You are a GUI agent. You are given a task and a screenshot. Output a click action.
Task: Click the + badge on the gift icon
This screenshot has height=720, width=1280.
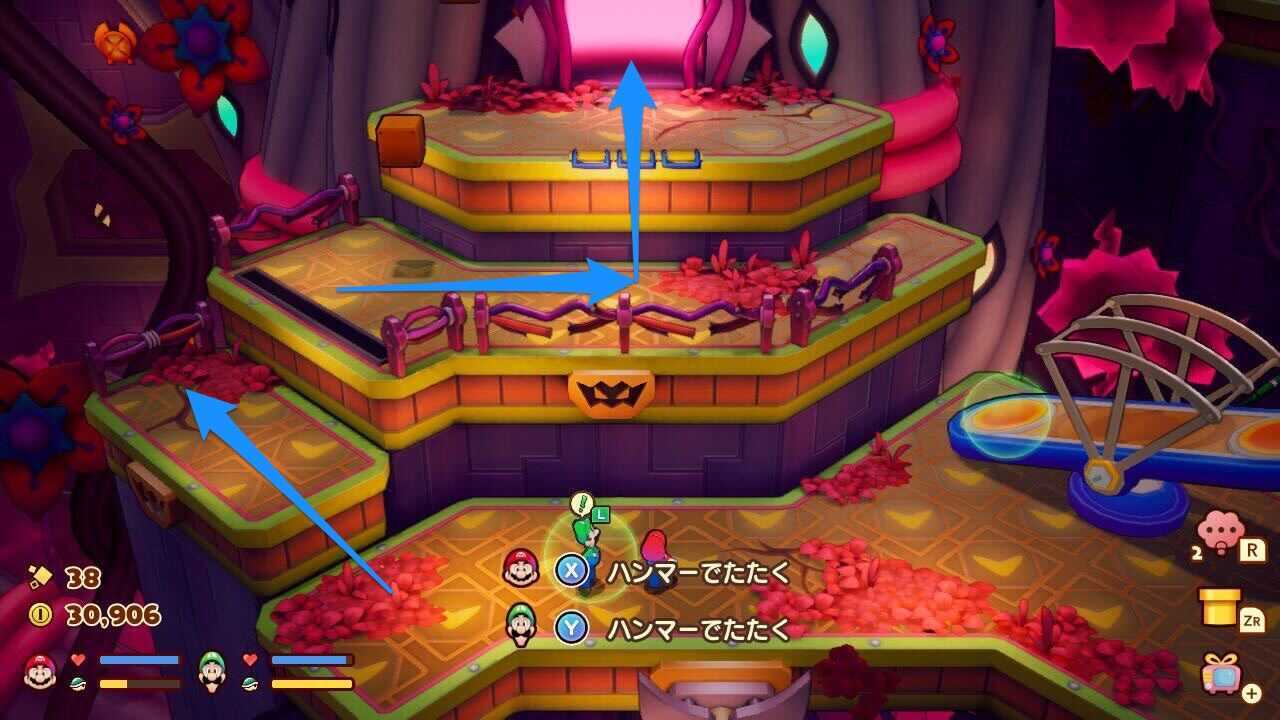point(1251,692)
